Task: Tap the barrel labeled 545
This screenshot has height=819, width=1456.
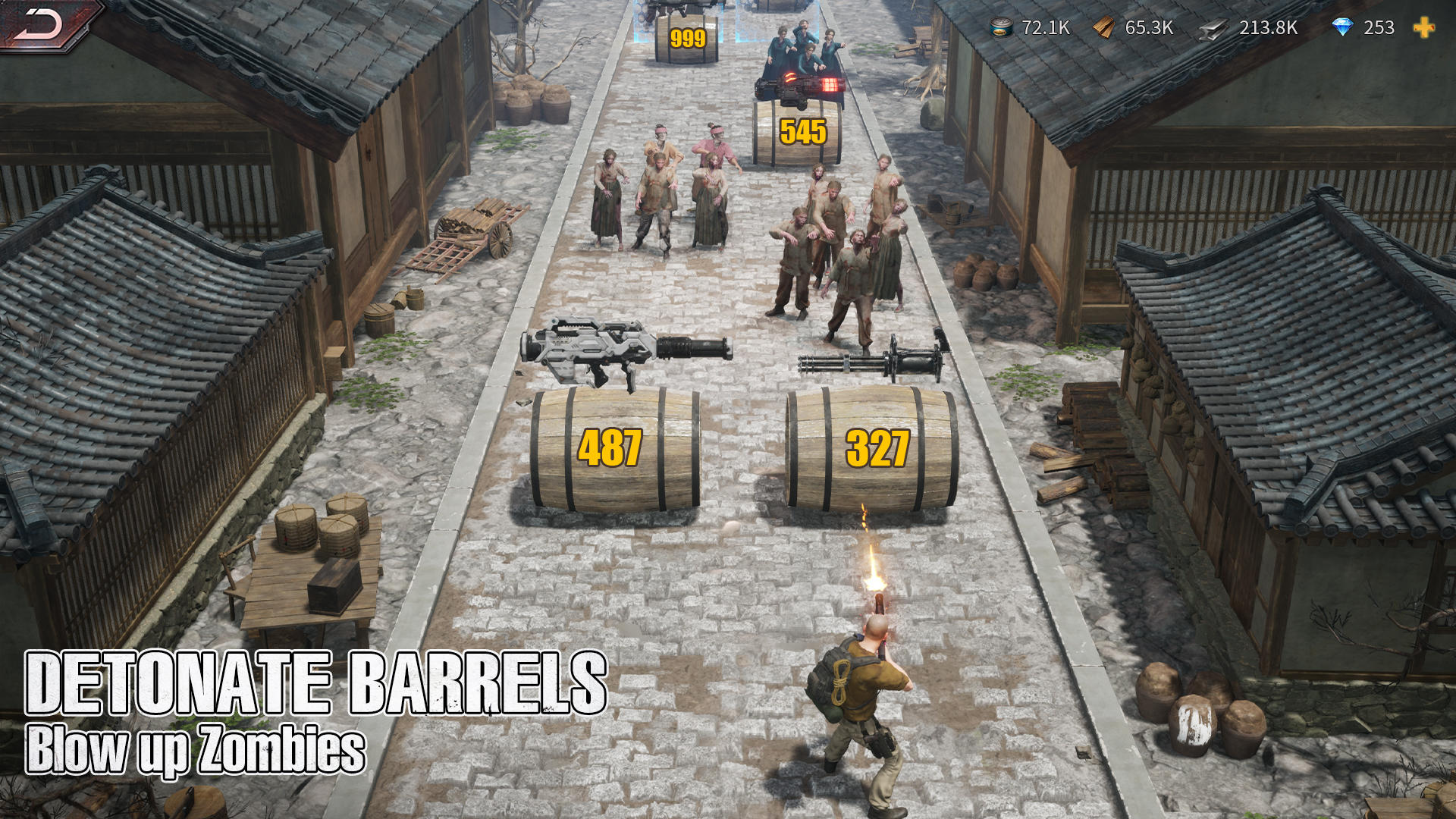Action: (x=799, y=136)
